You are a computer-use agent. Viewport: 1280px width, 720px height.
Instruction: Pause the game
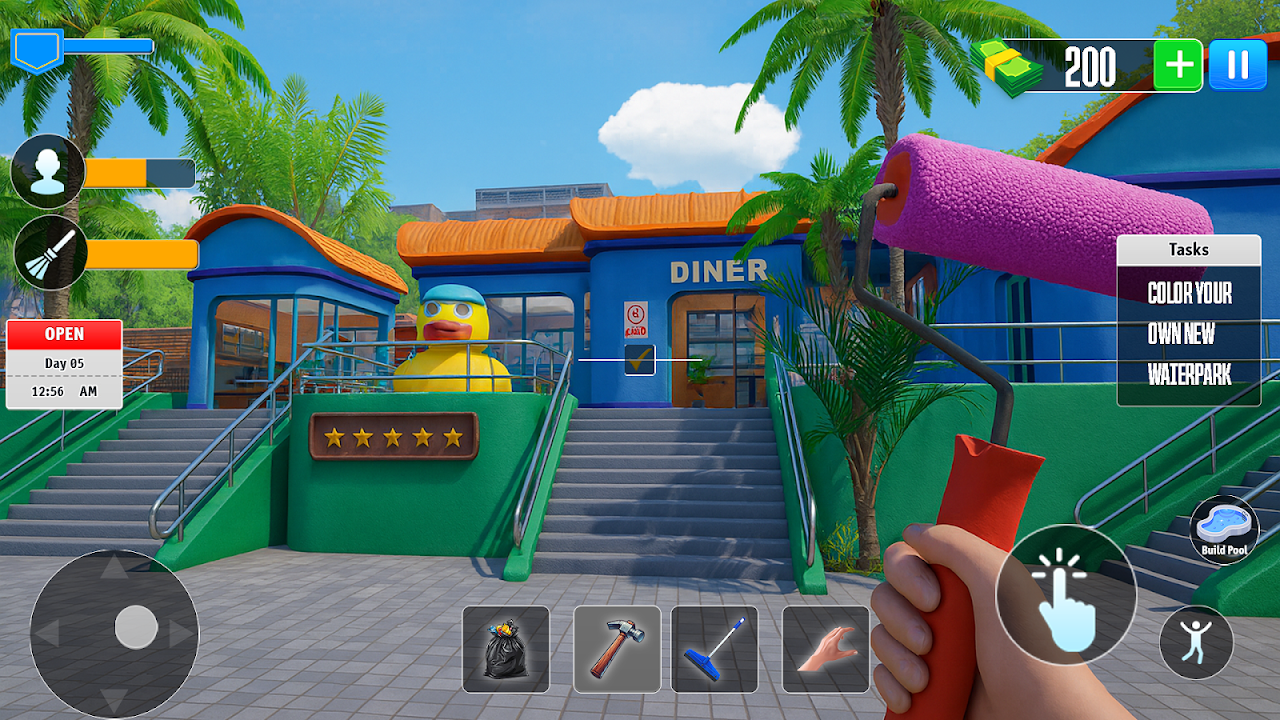point(1237,66)
